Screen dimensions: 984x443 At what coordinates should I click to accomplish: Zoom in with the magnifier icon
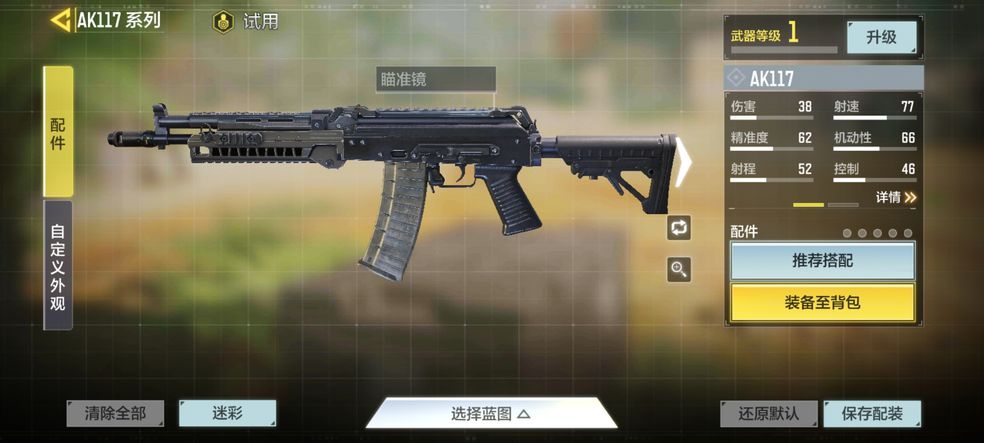[679, 269]
